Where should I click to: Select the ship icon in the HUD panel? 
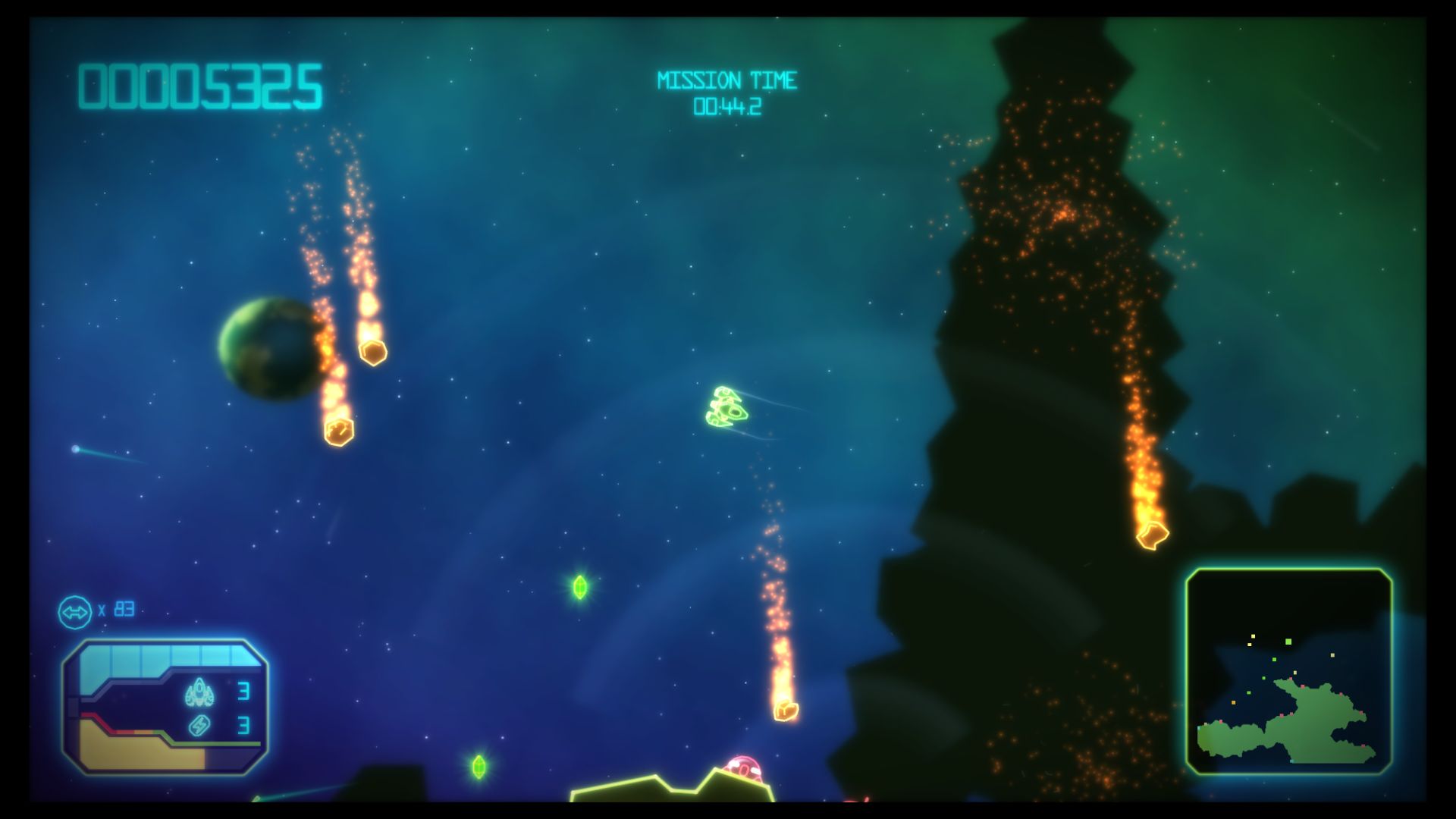200,692
